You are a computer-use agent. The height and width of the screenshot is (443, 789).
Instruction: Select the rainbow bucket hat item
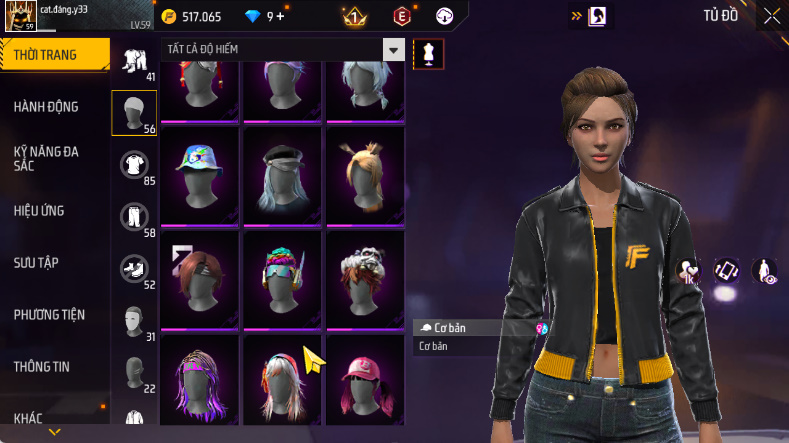click(199, 172)
